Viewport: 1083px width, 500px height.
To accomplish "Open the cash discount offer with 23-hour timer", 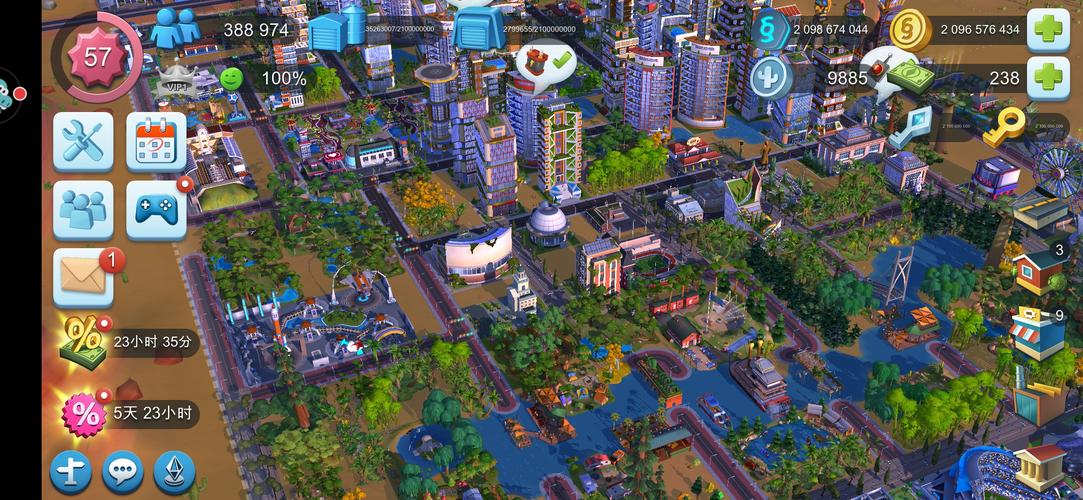I will [82, 342].
